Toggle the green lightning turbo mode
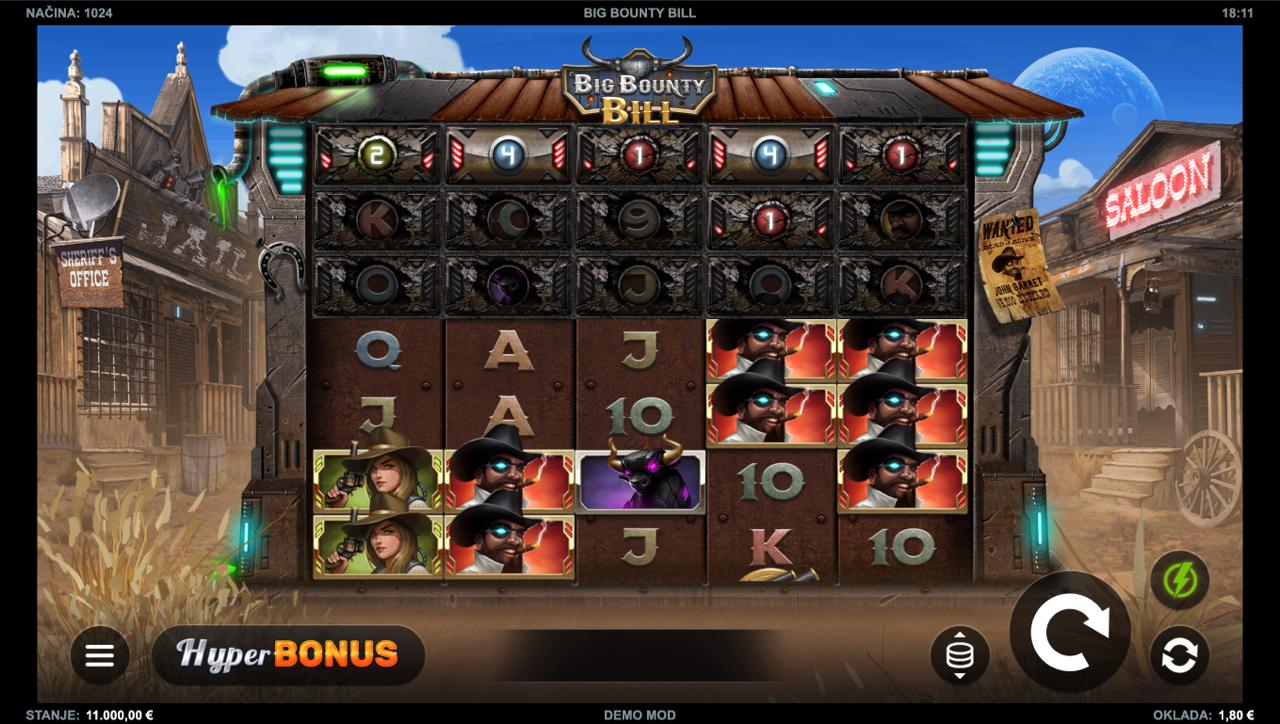This screenshot has width=1280, height=724. pyautogui.click(x=1179, y=580)
